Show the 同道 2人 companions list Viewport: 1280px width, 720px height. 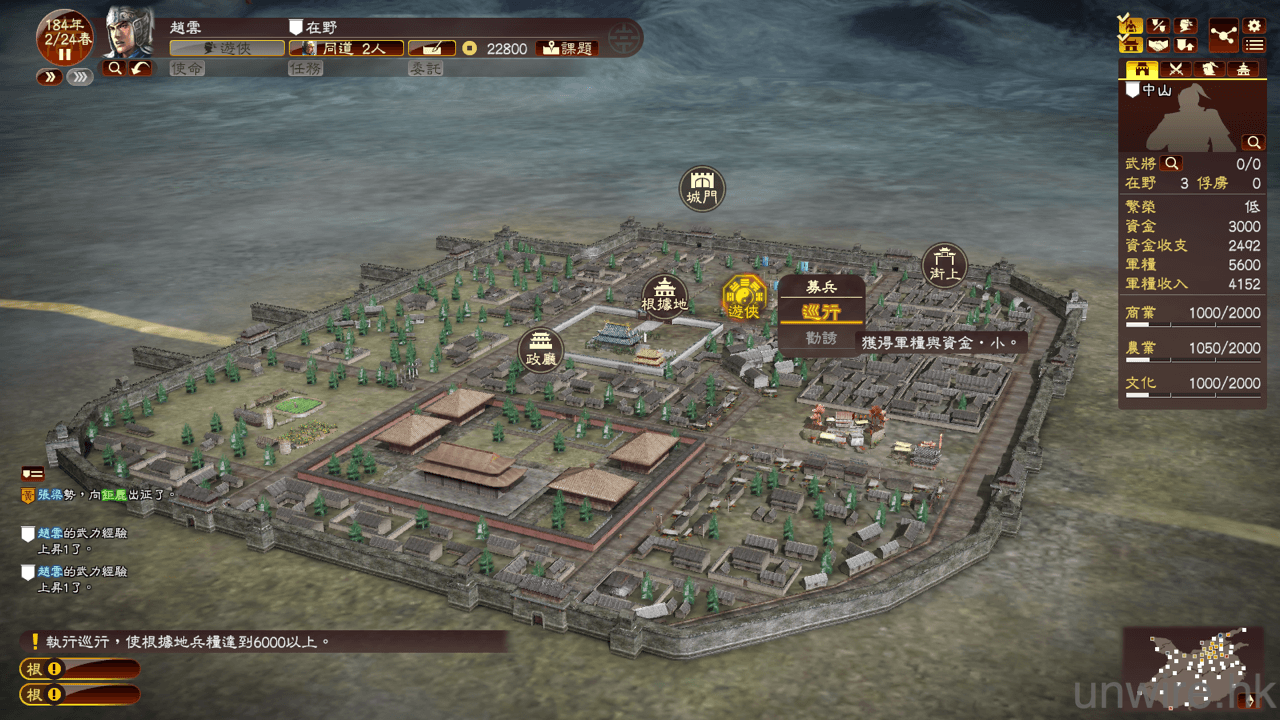[347, 48]
